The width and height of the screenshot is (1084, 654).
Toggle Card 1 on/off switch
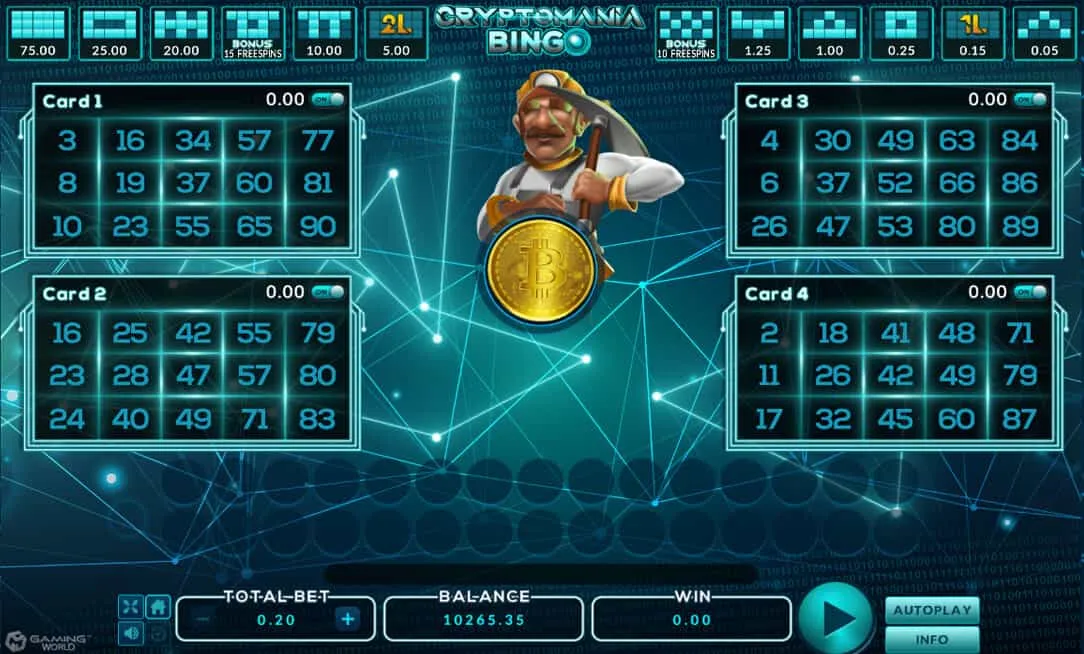point(328,100)
